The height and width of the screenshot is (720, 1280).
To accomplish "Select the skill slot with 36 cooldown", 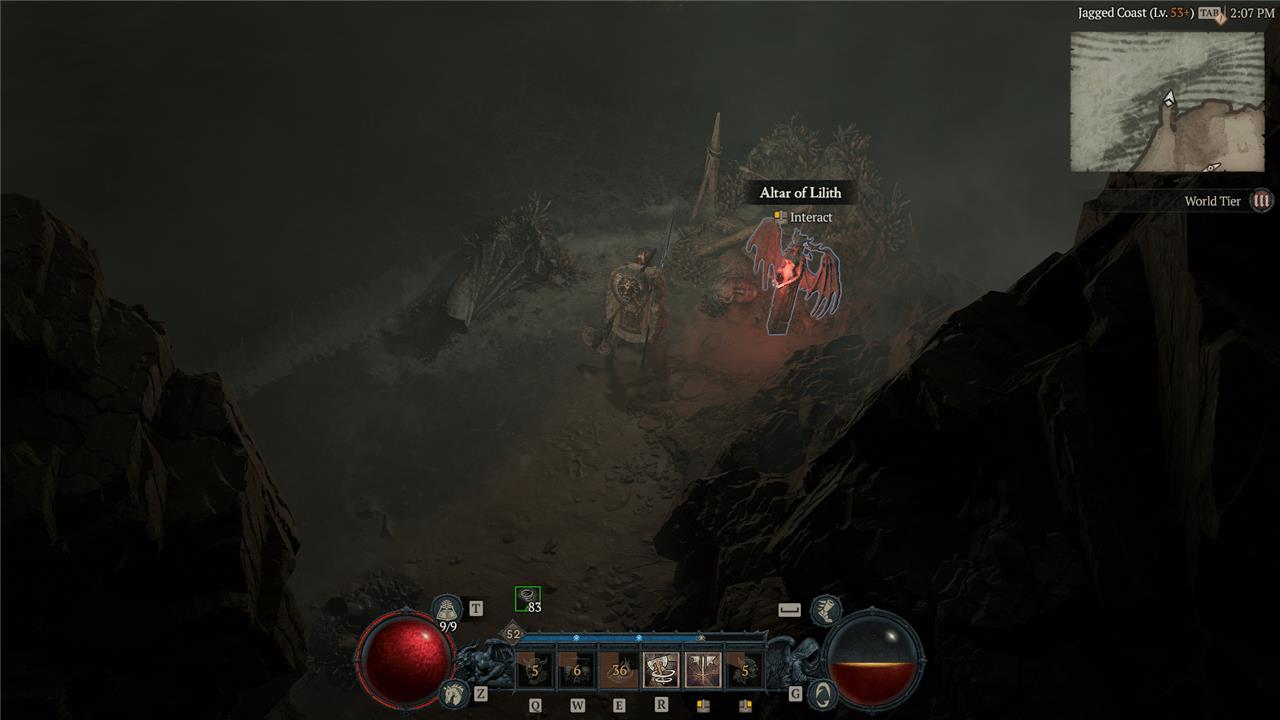I will [619, 670].
